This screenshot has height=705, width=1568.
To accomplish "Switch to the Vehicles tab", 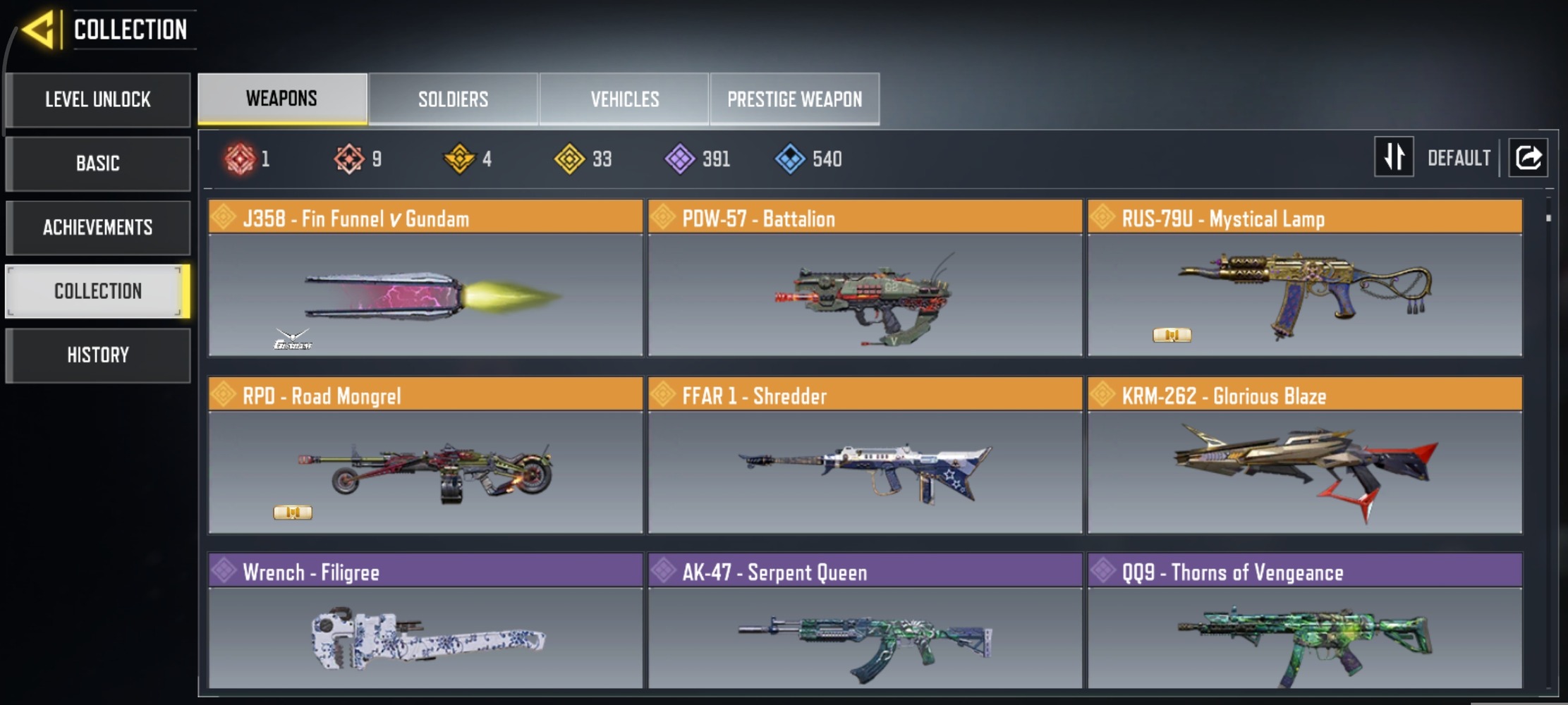I will [625, 99].
